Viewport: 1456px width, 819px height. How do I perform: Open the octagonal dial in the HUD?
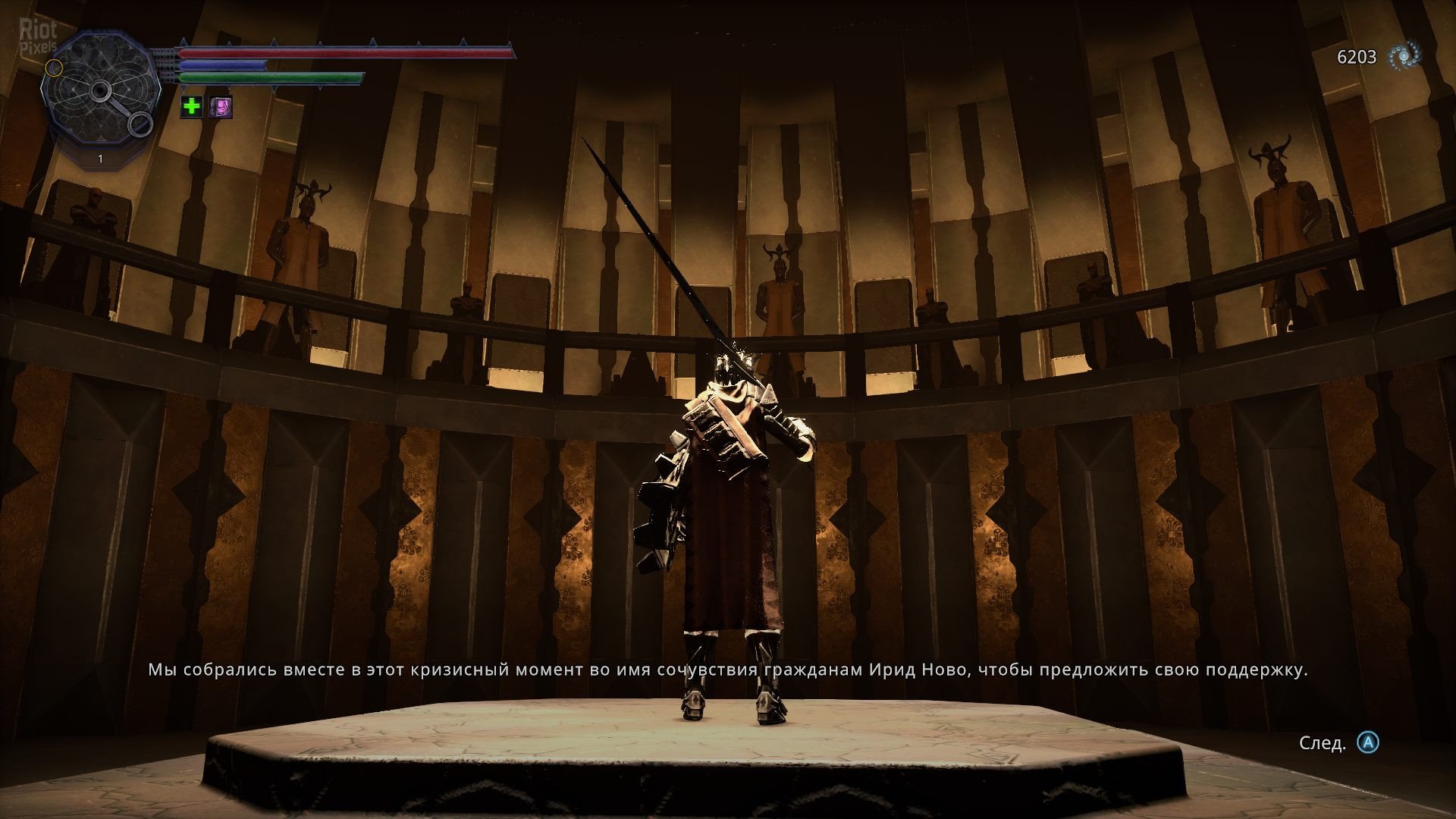(100, 93)
